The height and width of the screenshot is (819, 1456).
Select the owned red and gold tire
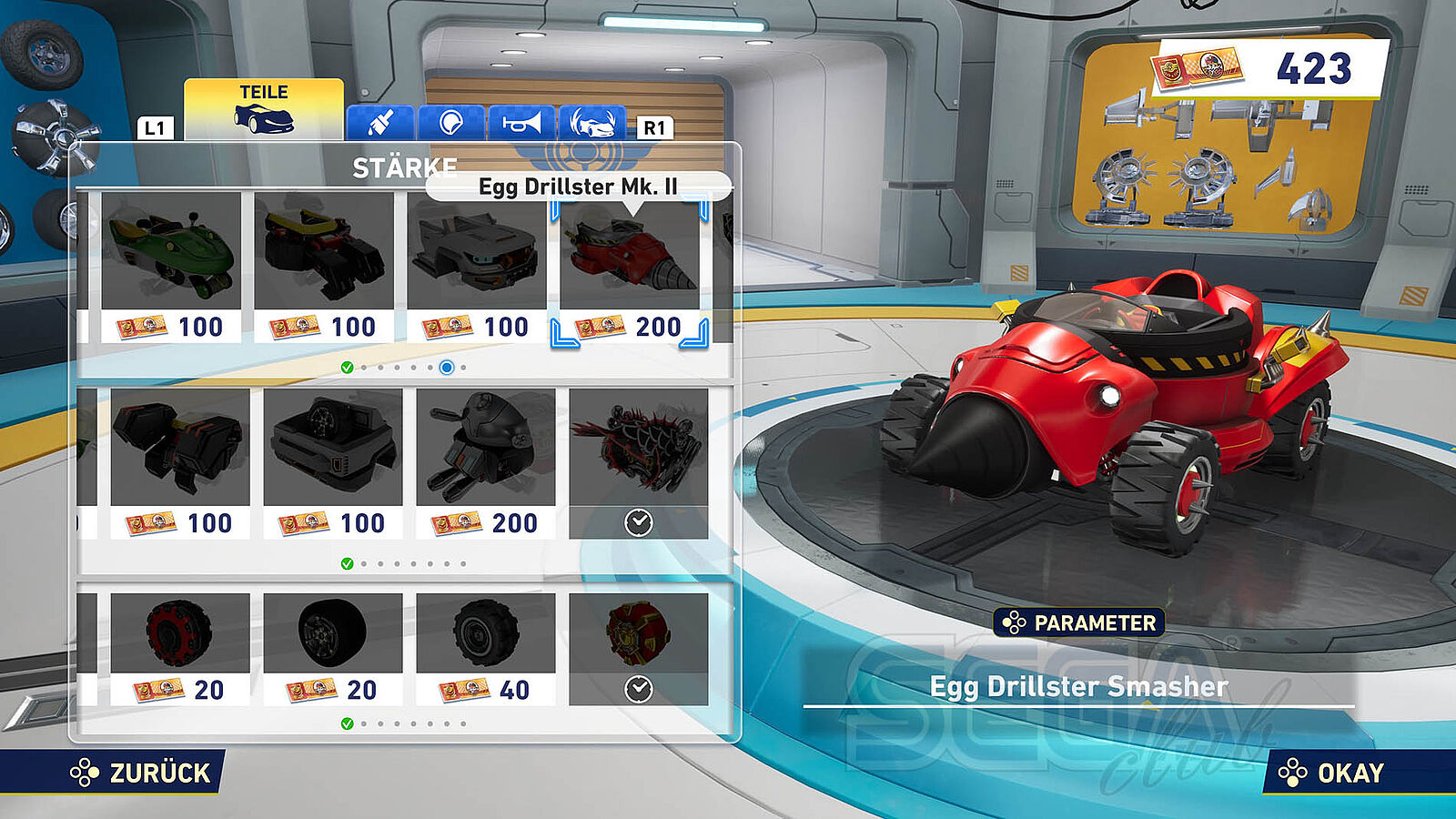pyautogui.click(x=639, y=650)
